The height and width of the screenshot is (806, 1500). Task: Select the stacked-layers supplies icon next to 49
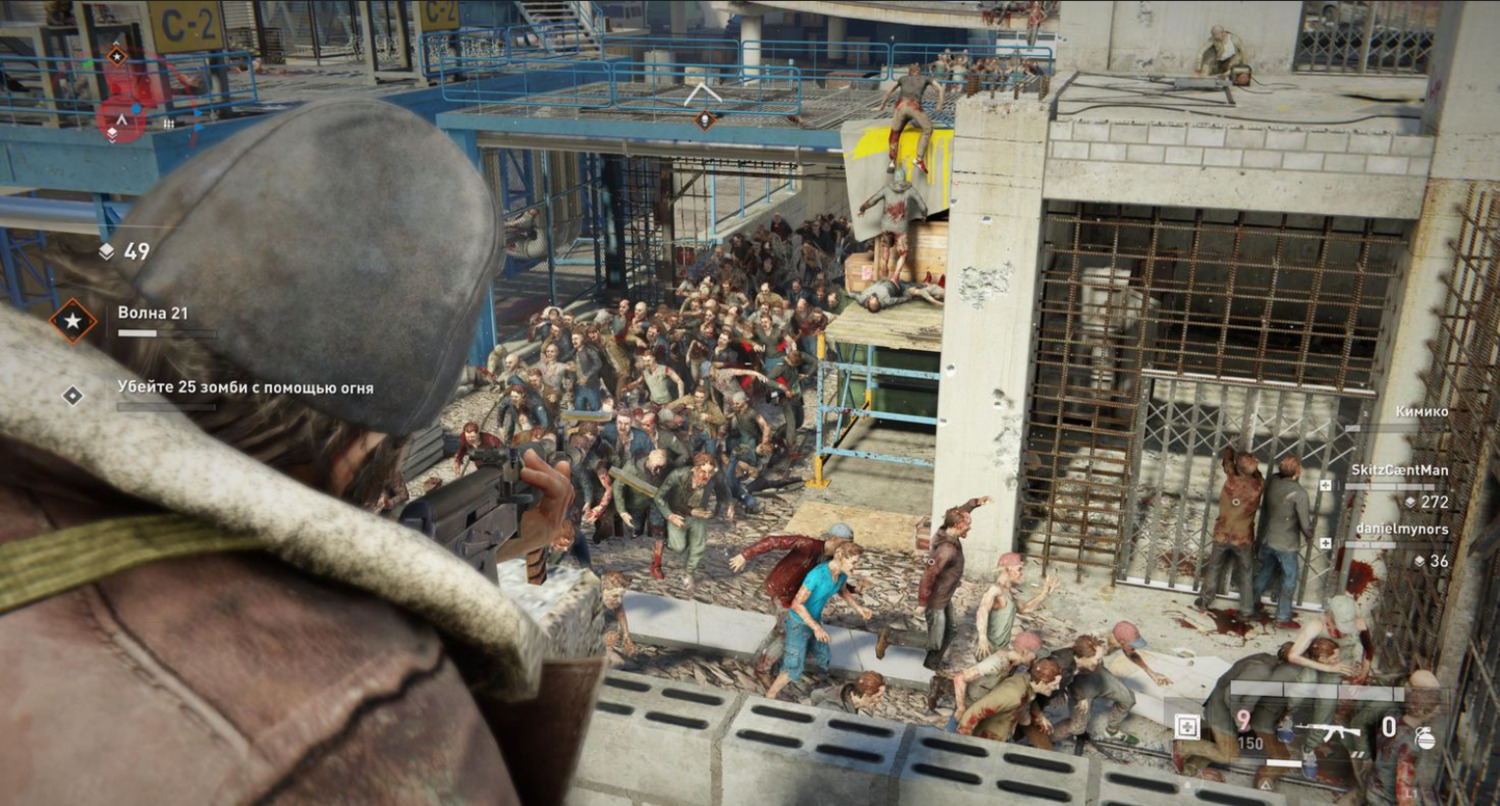(107, 252)
